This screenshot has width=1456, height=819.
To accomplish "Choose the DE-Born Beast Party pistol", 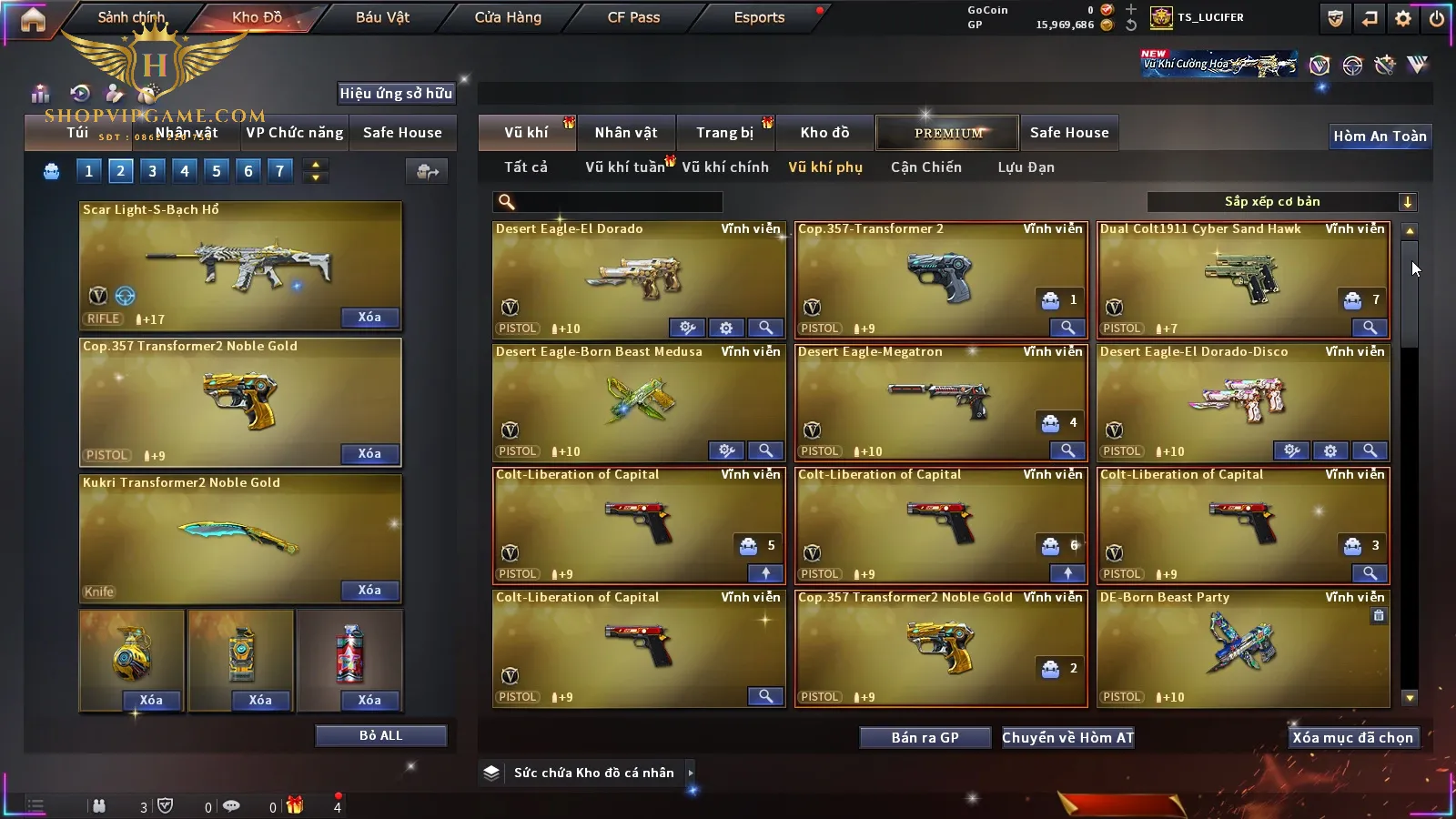I will point(1242,644).
